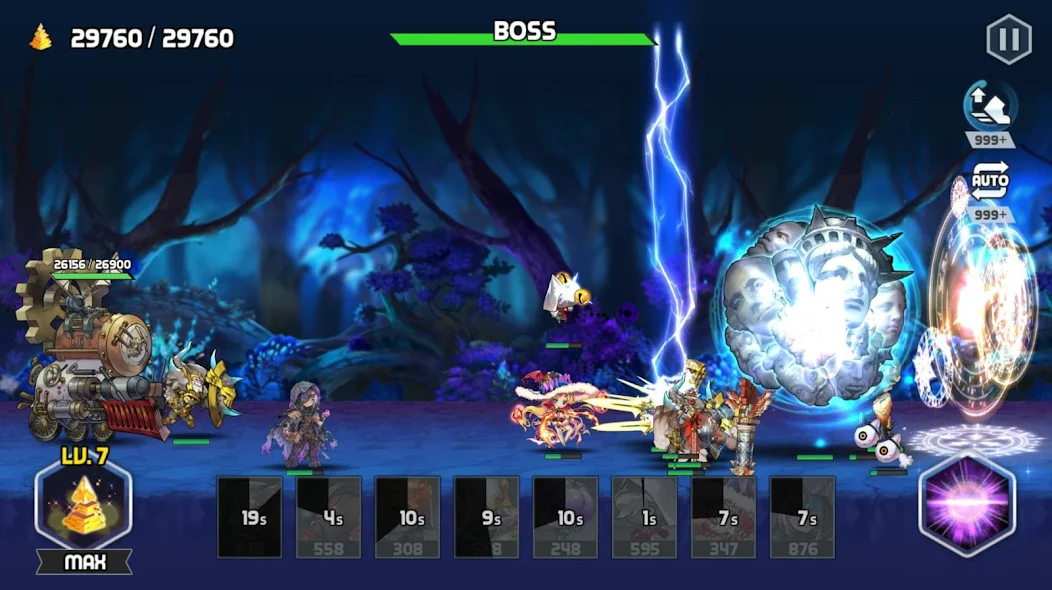
Task: Deploy the unit card costing 308
Action: pos(408,517)
